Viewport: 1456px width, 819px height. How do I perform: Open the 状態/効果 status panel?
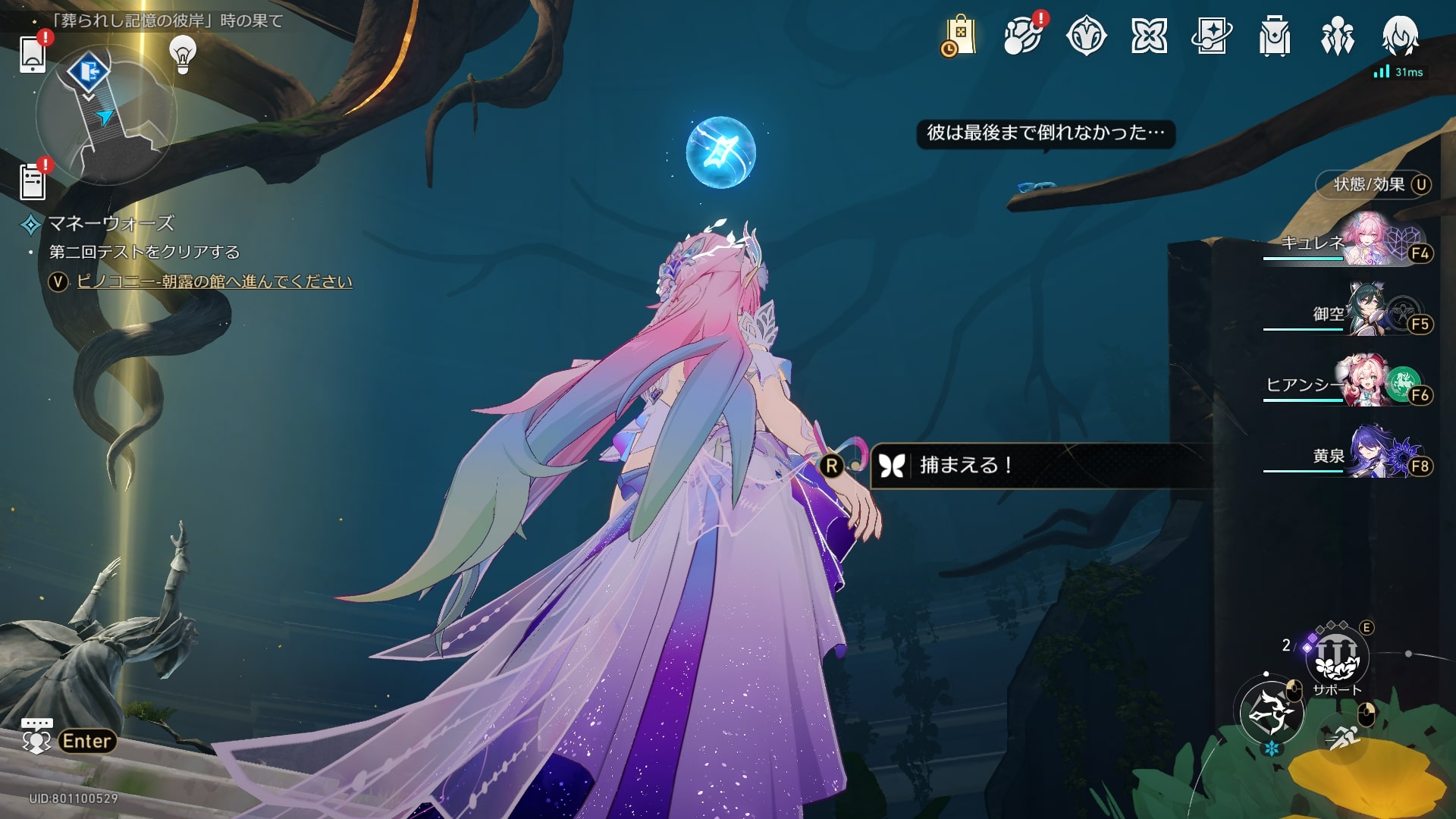1373,184
